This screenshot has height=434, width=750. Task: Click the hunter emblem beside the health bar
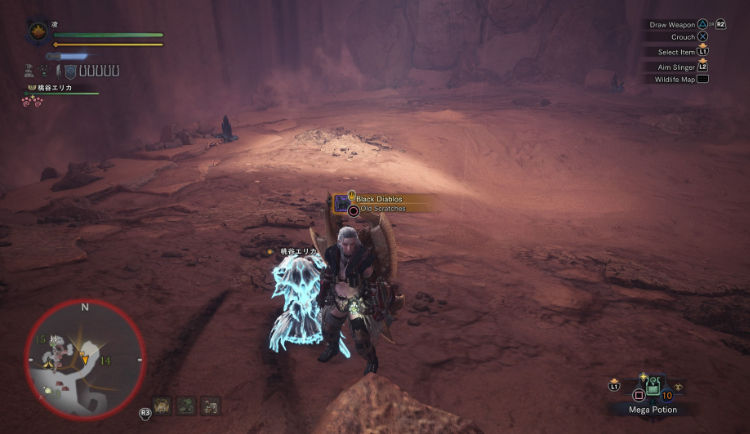[39, 32]
